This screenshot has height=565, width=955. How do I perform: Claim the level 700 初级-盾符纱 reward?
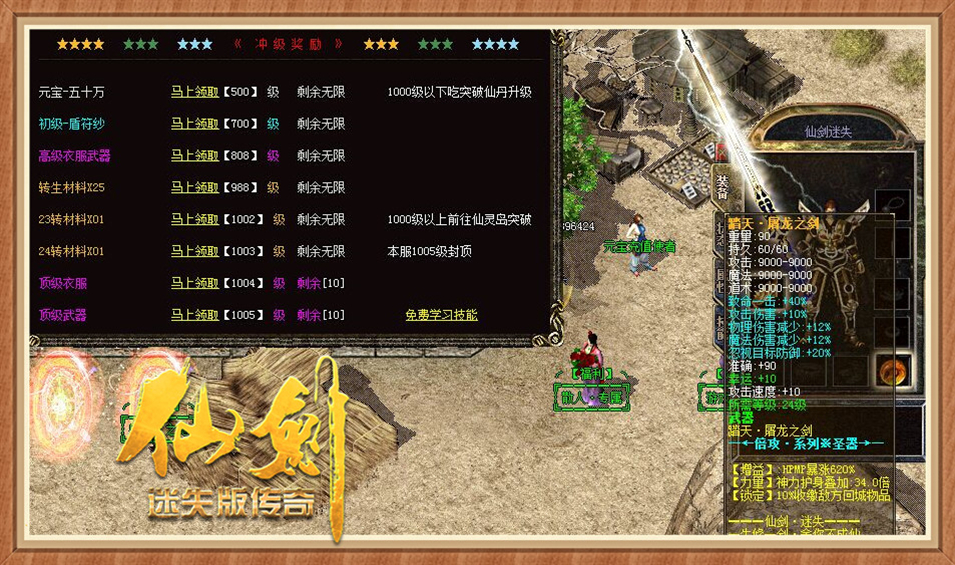pyautogui.click(x=194, y=124)
